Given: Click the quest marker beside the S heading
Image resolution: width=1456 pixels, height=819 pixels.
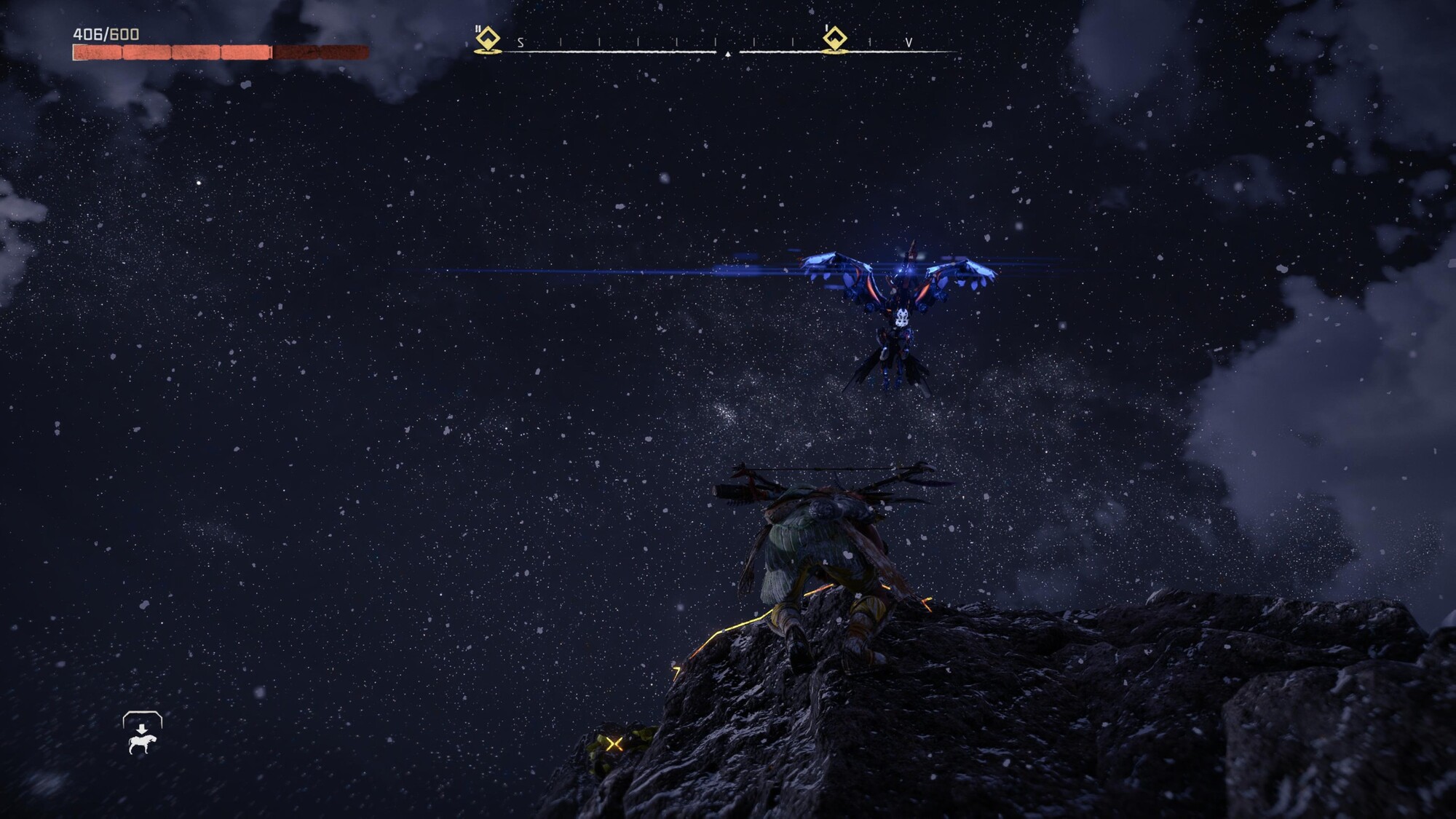Looking at the screenshot, I should (x=487, y=40).
